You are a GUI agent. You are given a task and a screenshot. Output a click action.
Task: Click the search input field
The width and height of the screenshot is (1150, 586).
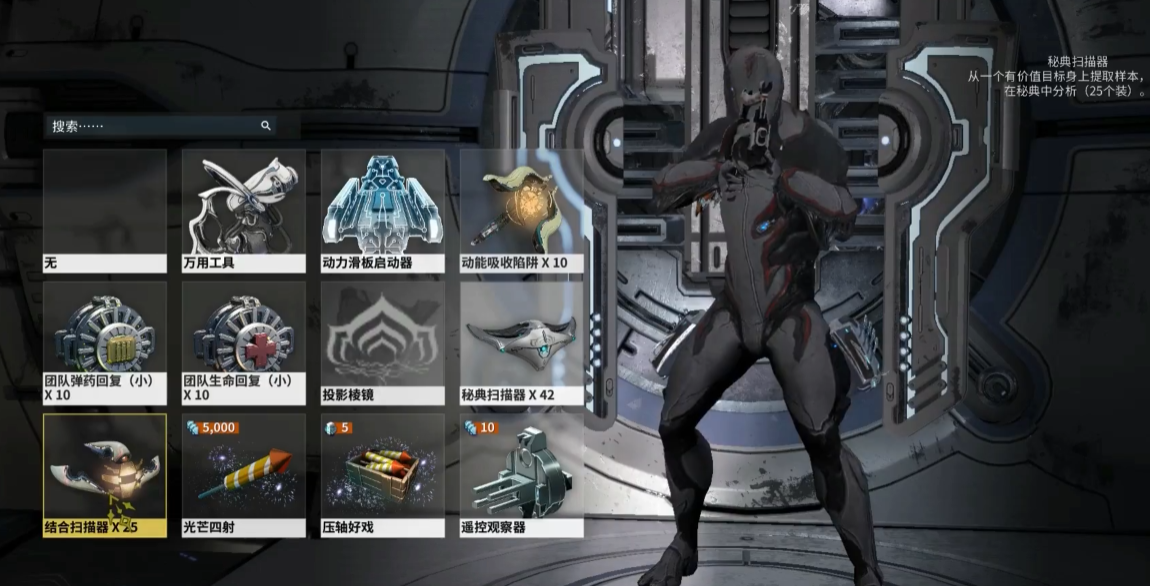[150, 126]
